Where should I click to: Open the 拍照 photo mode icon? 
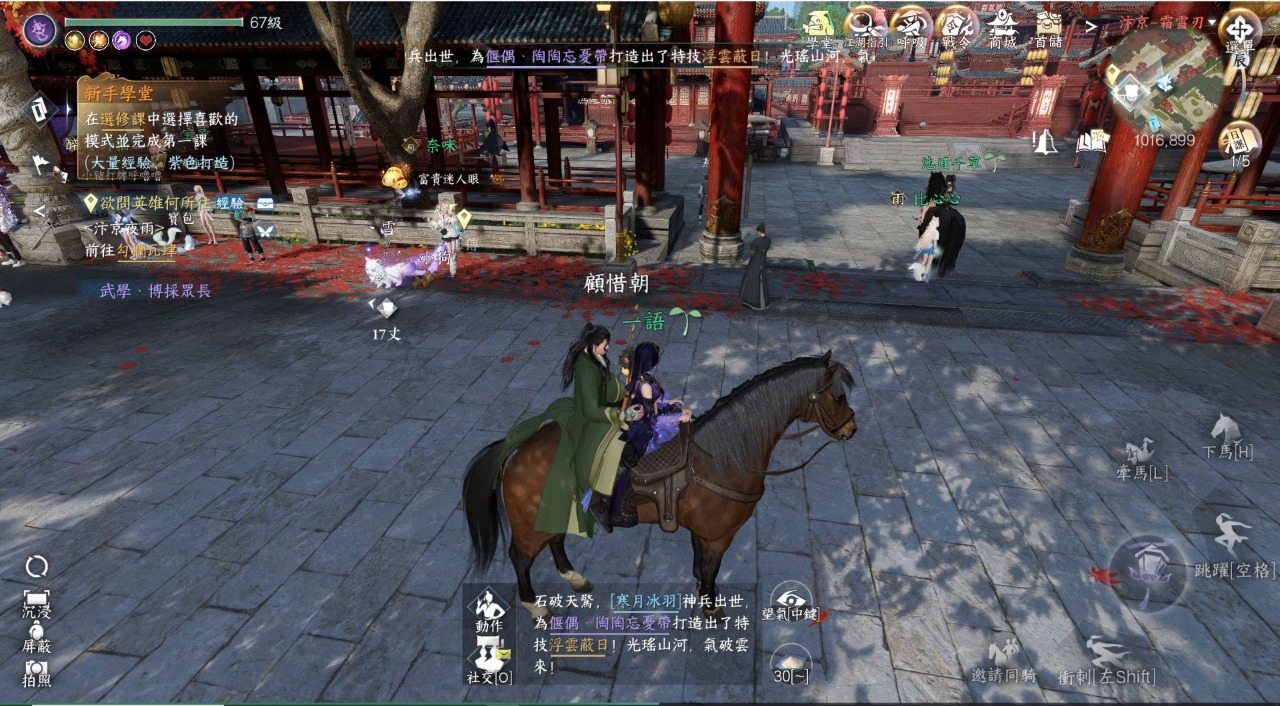coord(37,672)
